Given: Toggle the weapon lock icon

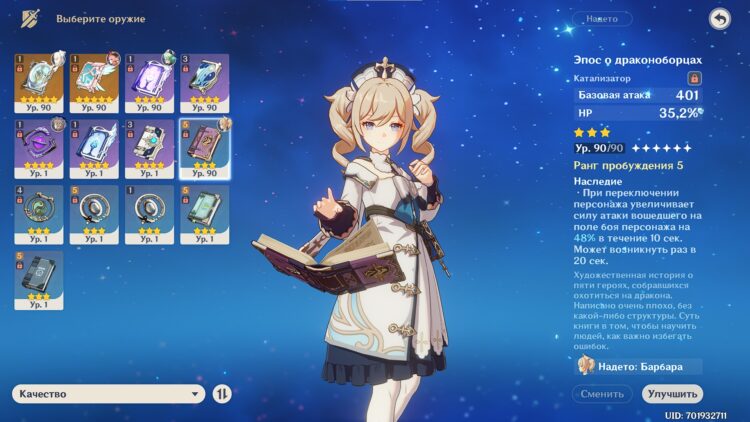Looking at the screenshot, I should [693, 77].
